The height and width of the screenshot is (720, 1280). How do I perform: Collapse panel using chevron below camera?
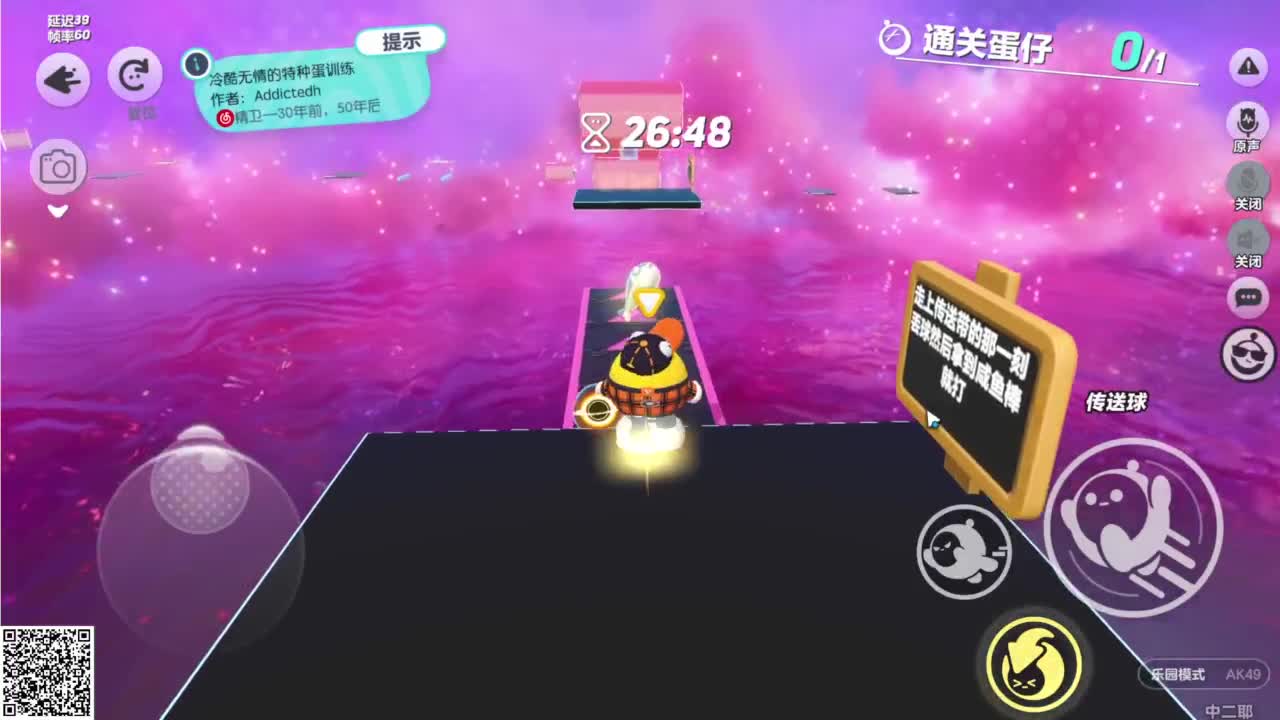click(58, 211)
